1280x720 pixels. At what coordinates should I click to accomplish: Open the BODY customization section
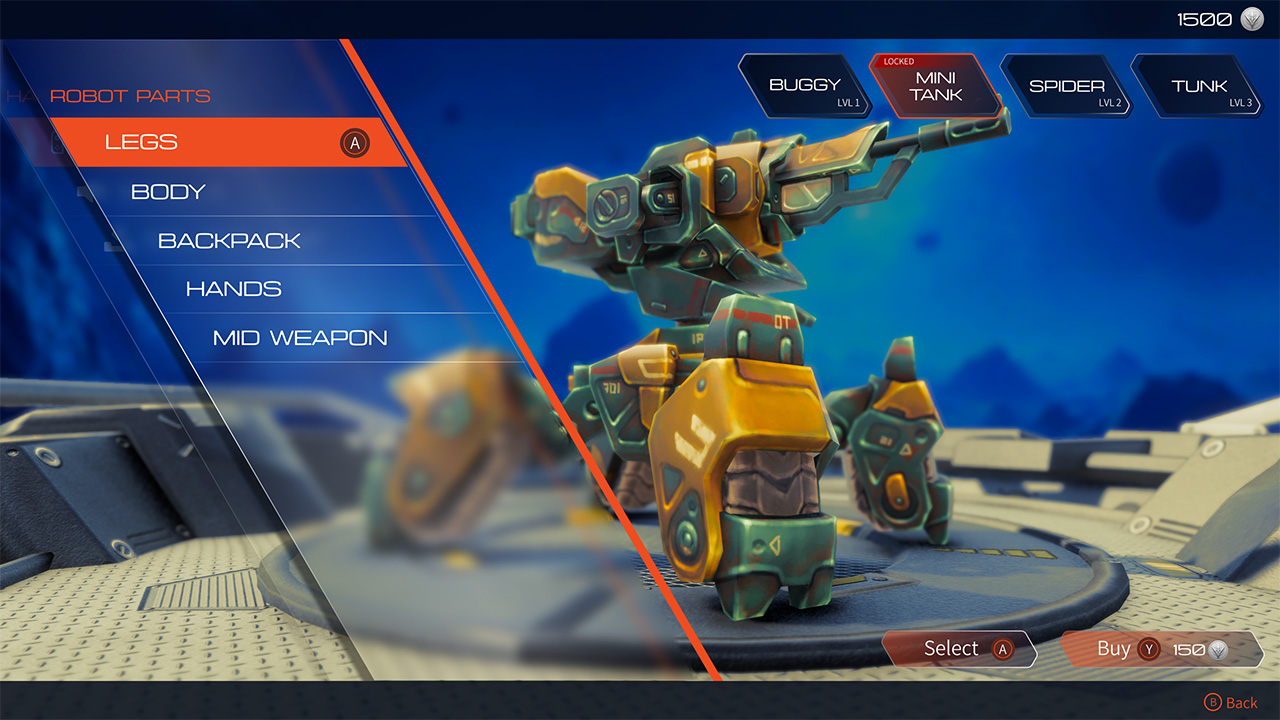click(x=167, y=191)
